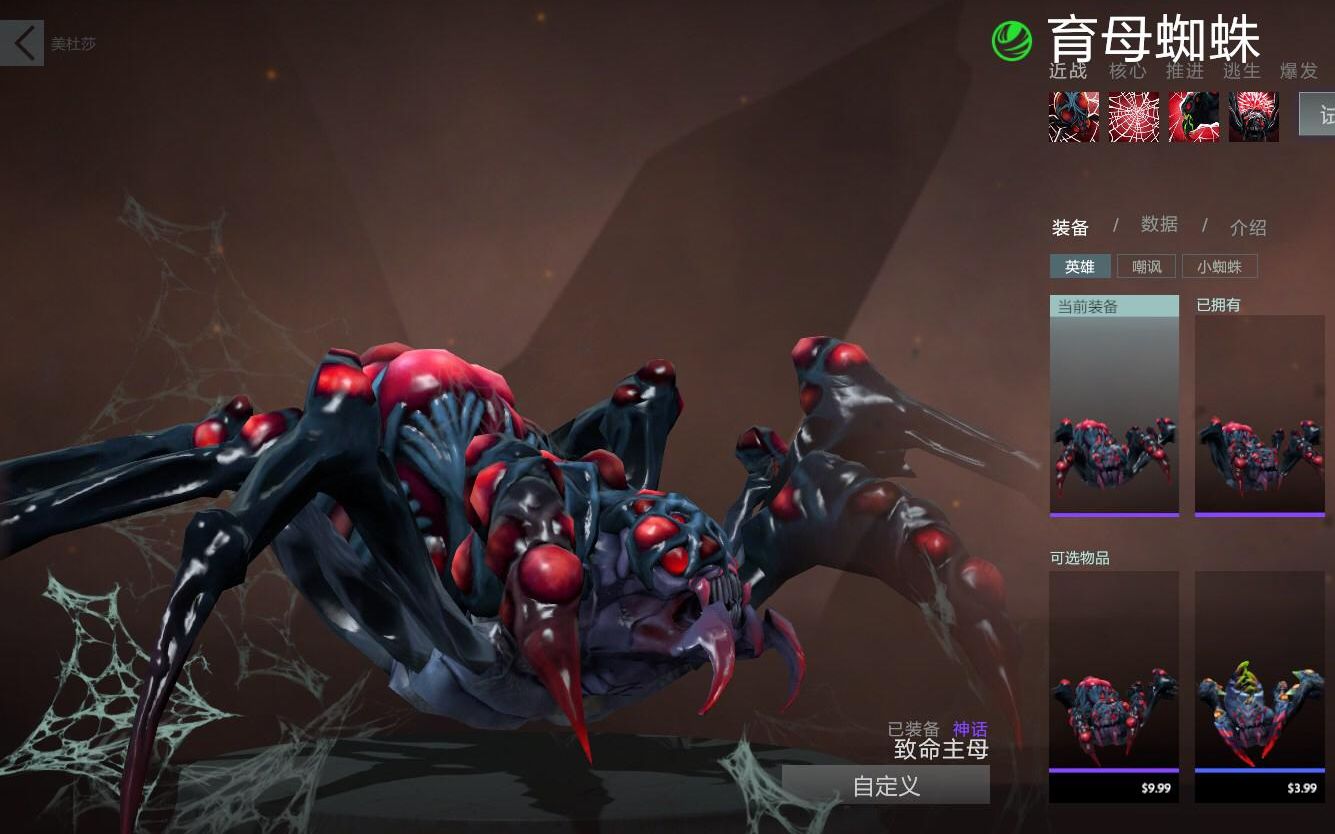Viewport: 1335px width, 834px height.
Task: View the Spawn Spiderlings ability icon
Action: click(x=1074, y=117)
